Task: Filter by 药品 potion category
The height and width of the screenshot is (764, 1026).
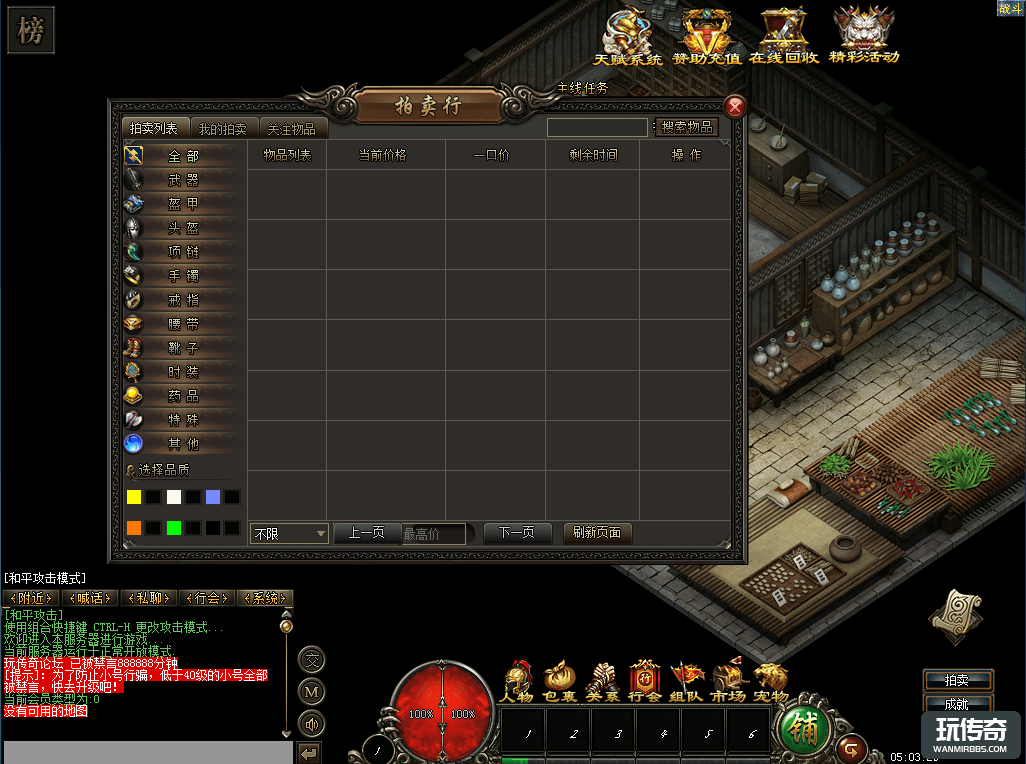Action: tap(183, 396)
